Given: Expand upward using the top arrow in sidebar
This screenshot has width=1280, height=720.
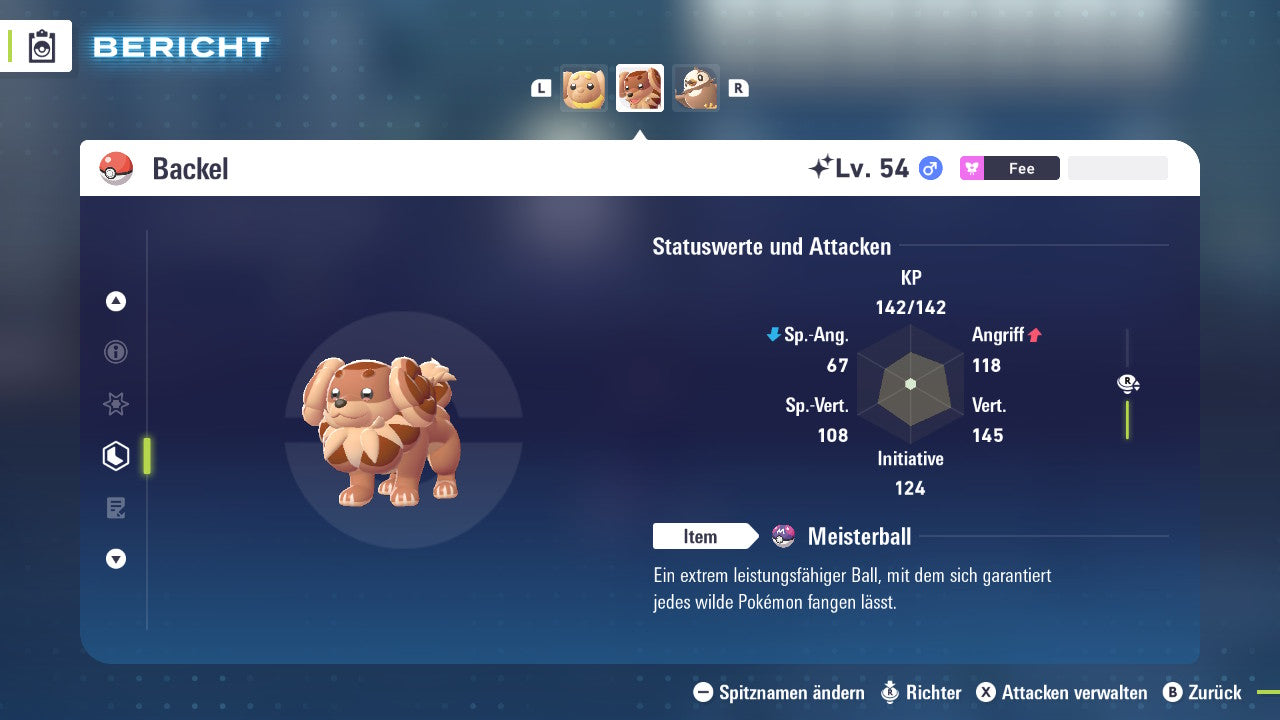Looking at the screenshot, I should coord(116,301).
